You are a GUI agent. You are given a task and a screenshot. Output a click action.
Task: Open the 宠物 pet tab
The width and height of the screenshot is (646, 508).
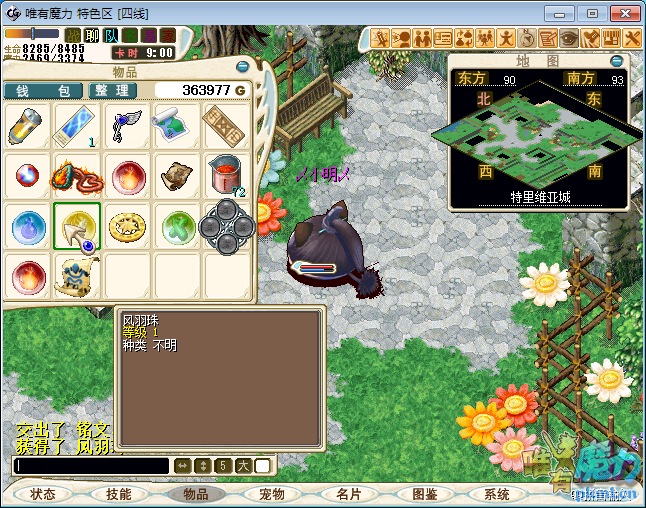(x=272, y=494)
